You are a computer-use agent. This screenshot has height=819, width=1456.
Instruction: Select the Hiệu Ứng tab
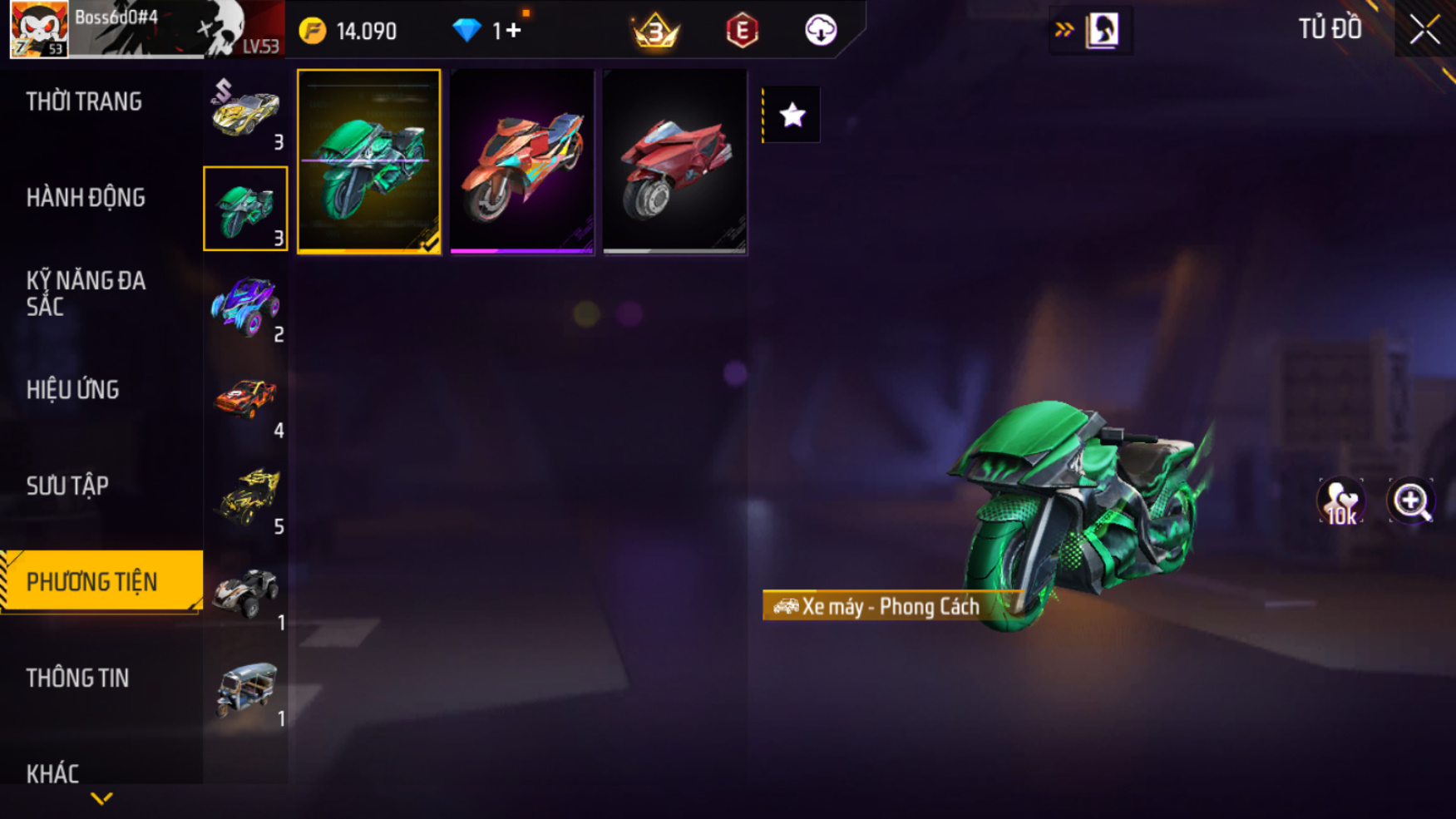72,390
